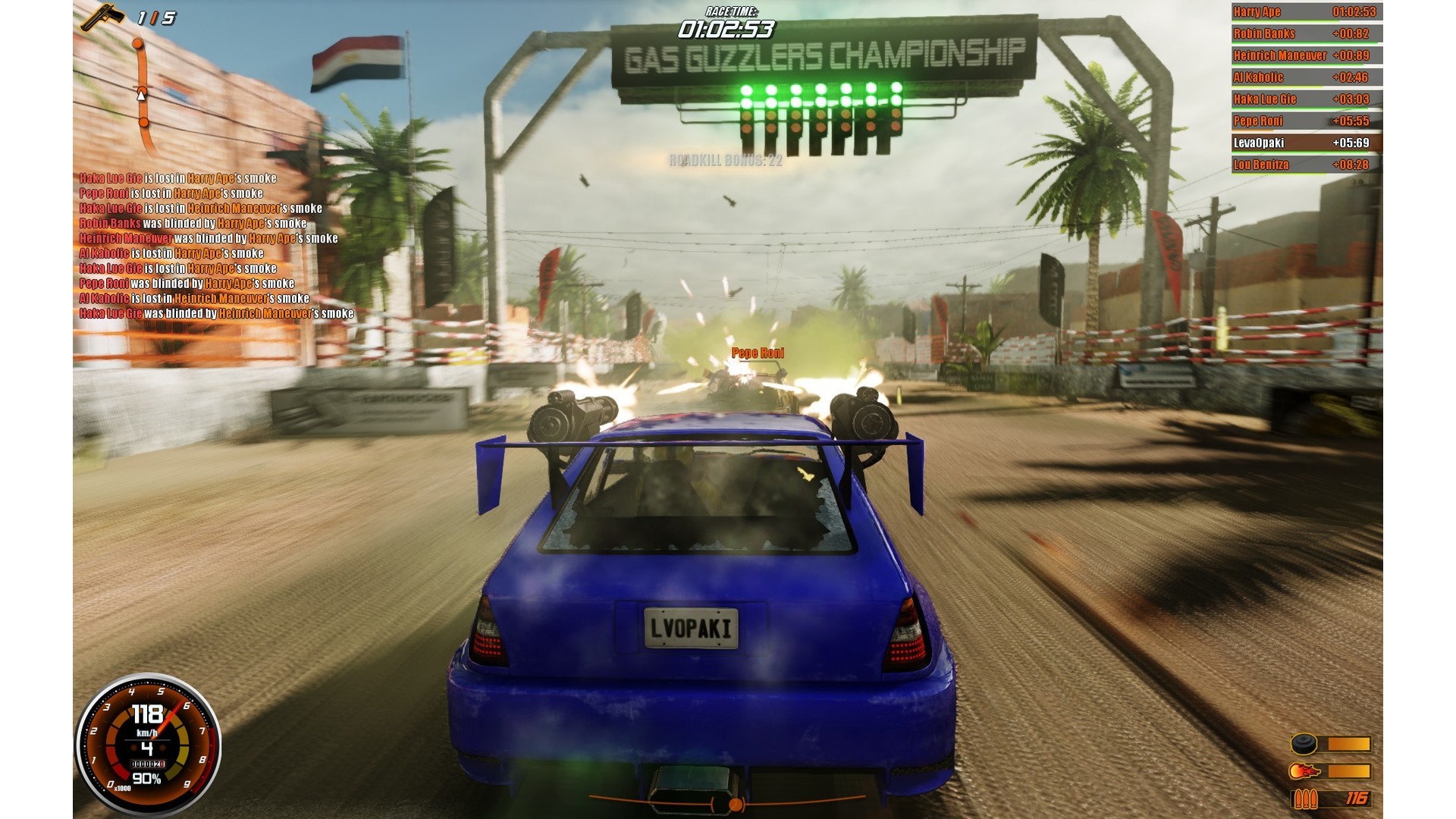Activate the flaming nitro boost icon
This screenshot has width=1456, height=819.
(x=1304, y=771)
